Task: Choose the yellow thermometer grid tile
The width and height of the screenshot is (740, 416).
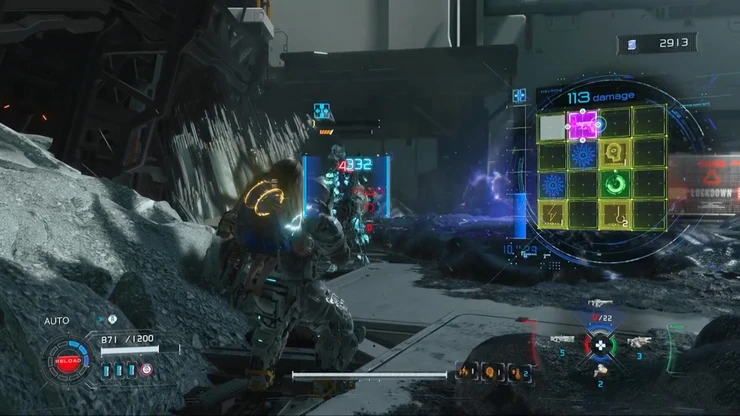Action: coord(617,212)
